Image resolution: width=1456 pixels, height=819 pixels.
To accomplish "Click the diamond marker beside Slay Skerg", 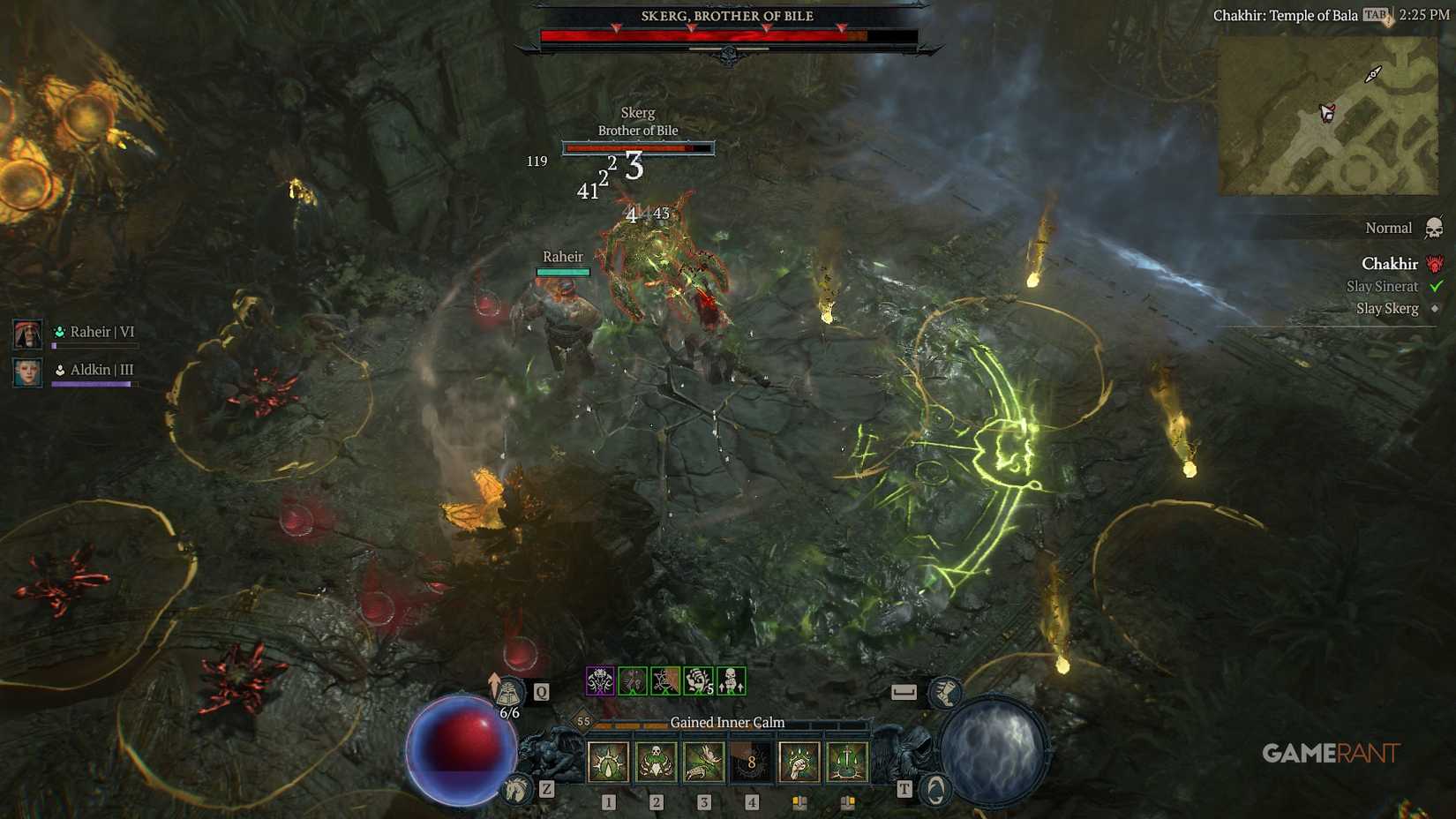I will 1435,309.
